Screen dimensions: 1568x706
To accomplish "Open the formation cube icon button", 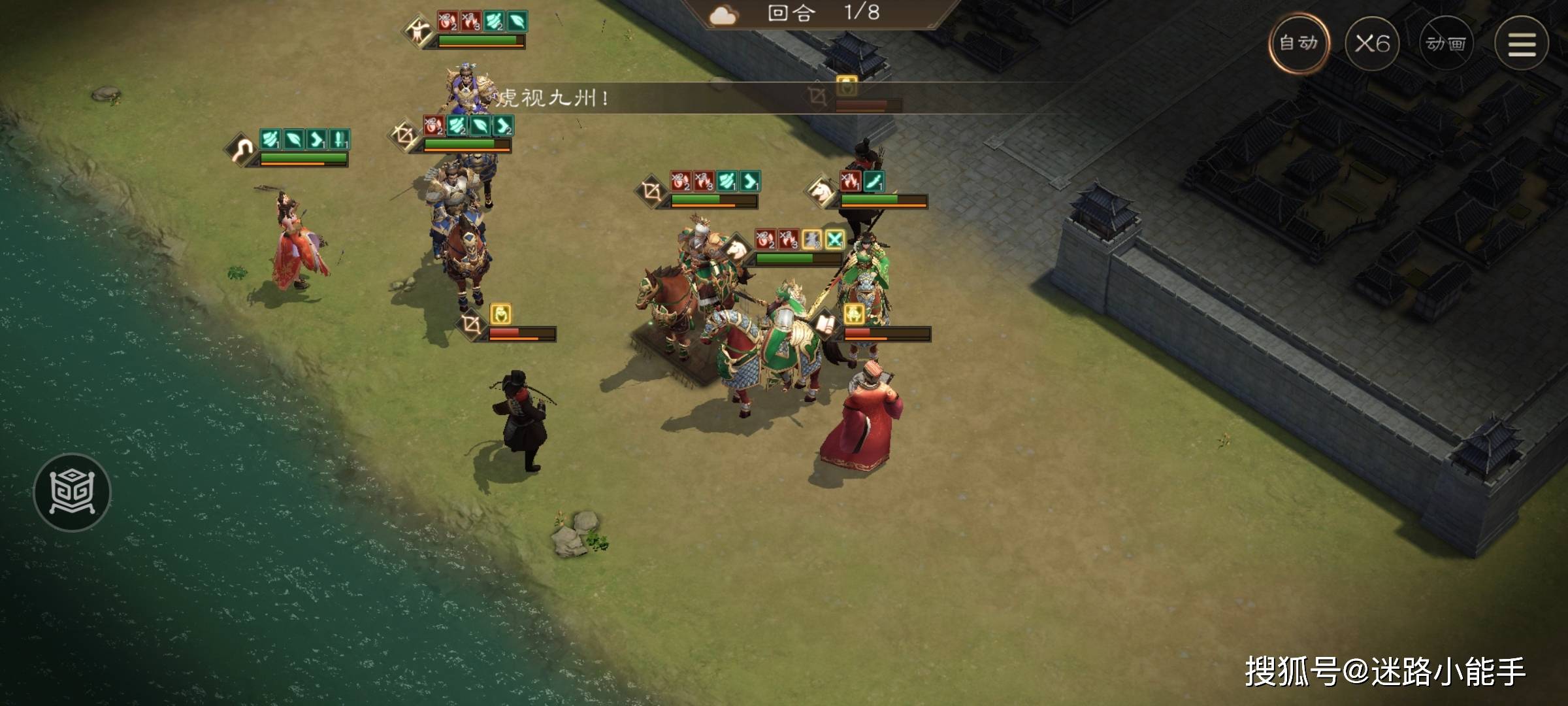I will [x=72, y=492].
